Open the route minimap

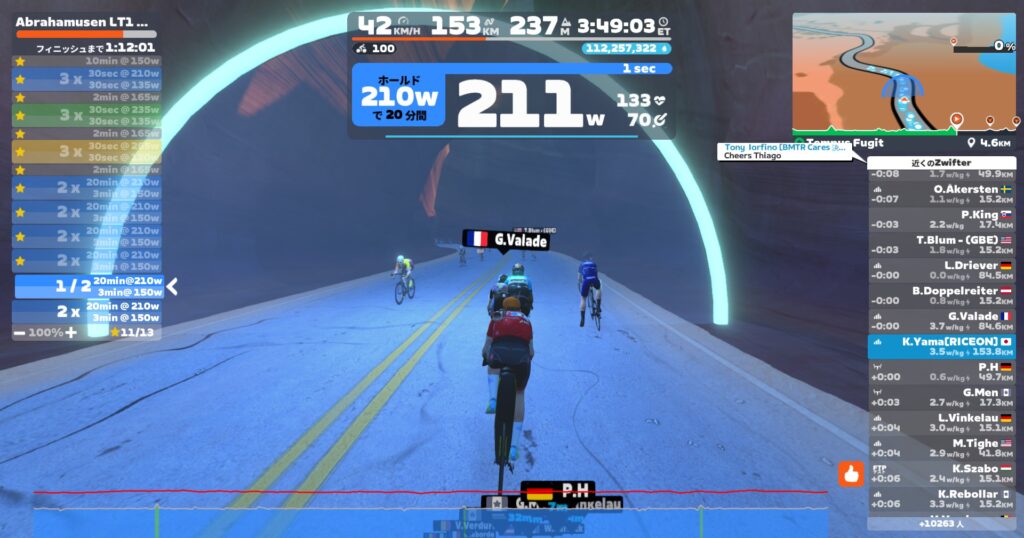point(903,73)
